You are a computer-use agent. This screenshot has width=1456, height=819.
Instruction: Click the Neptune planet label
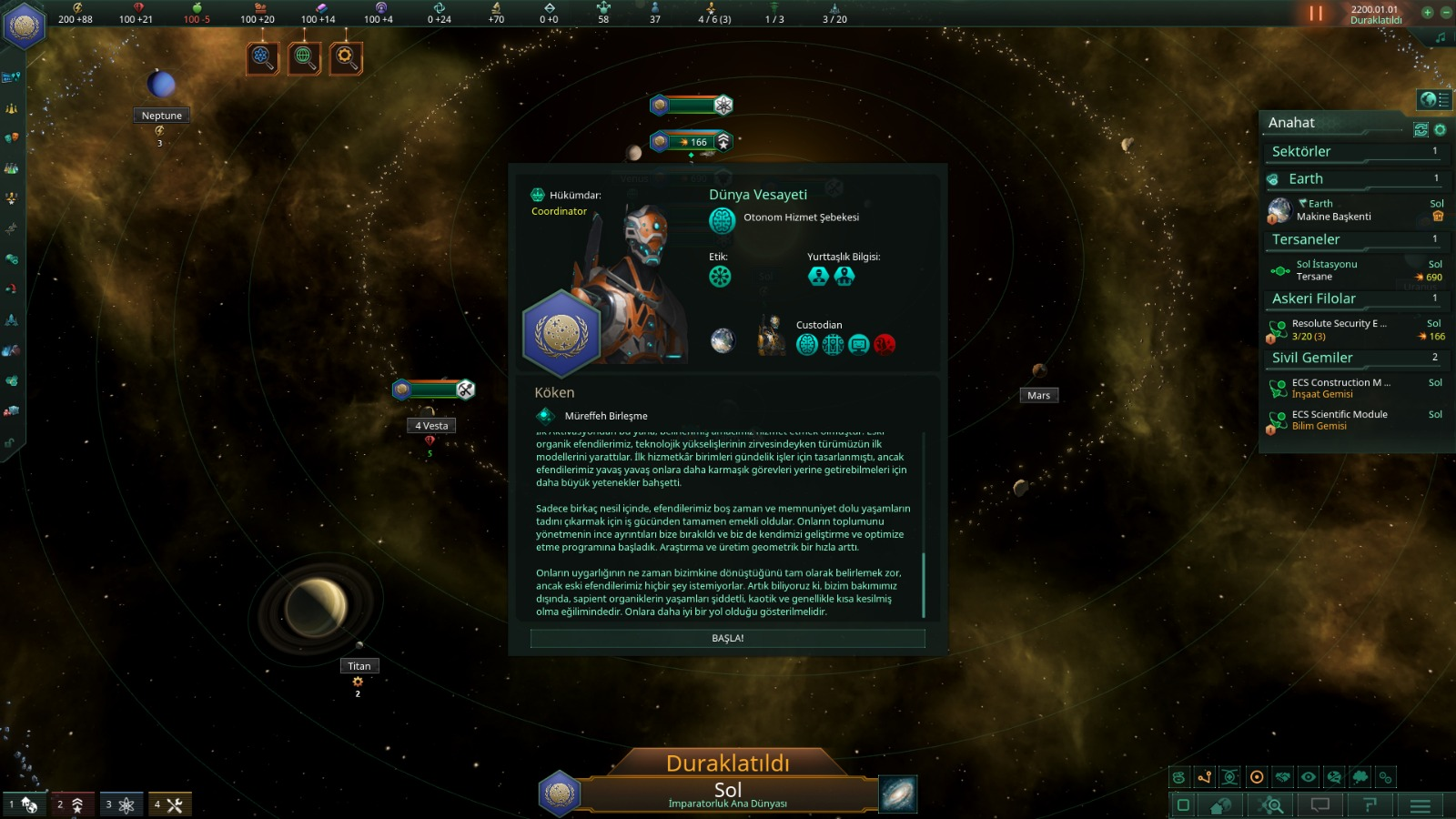(x=161, y=116)
